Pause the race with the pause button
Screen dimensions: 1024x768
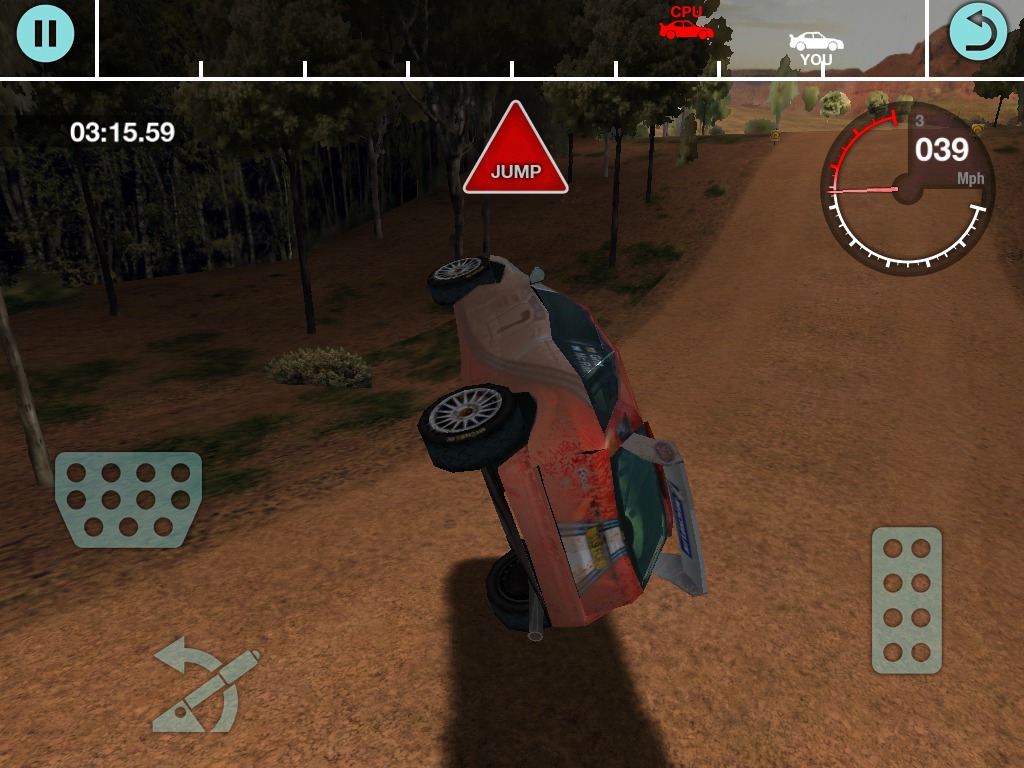(45, 33)
